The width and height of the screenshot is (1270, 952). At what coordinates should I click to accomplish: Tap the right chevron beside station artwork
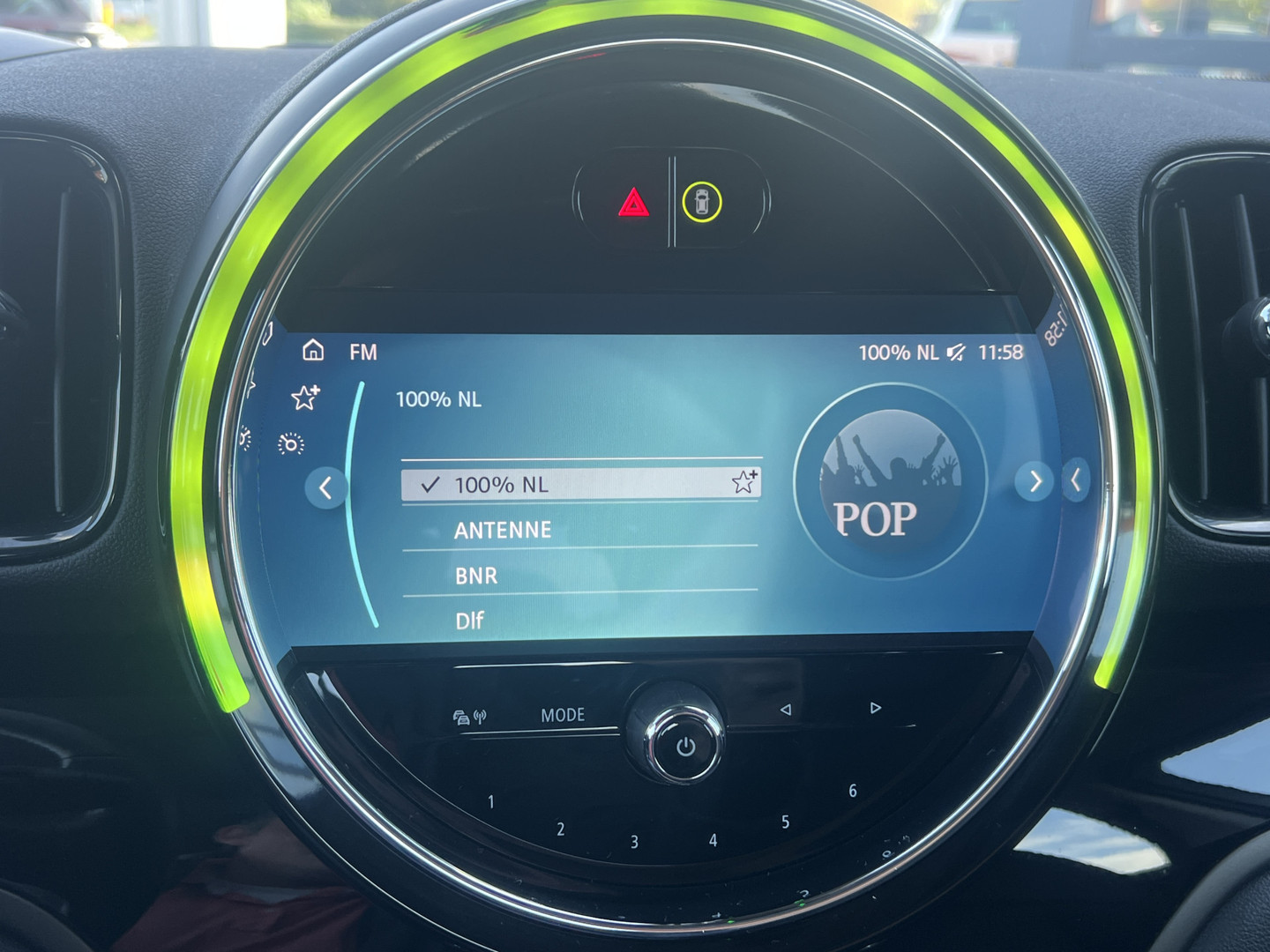pos(1034,481)
